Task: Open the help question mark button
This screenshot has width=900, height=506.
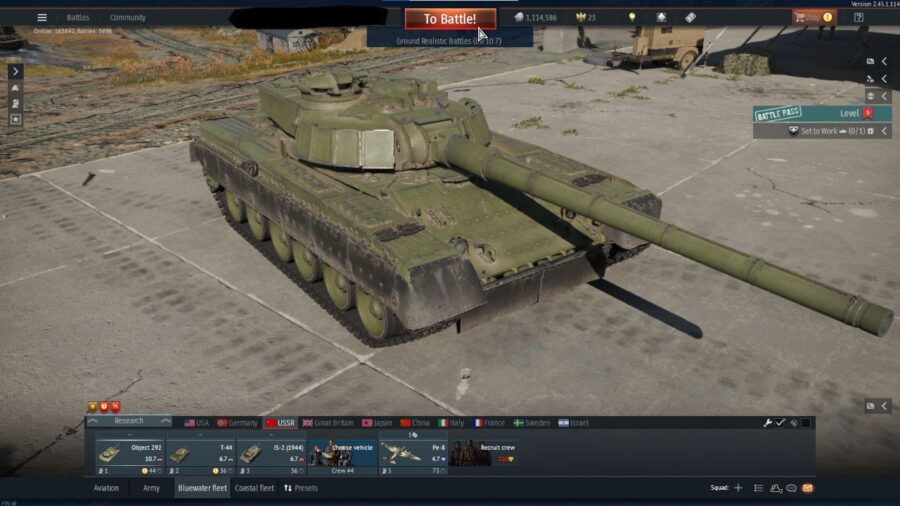Action: 859,17
